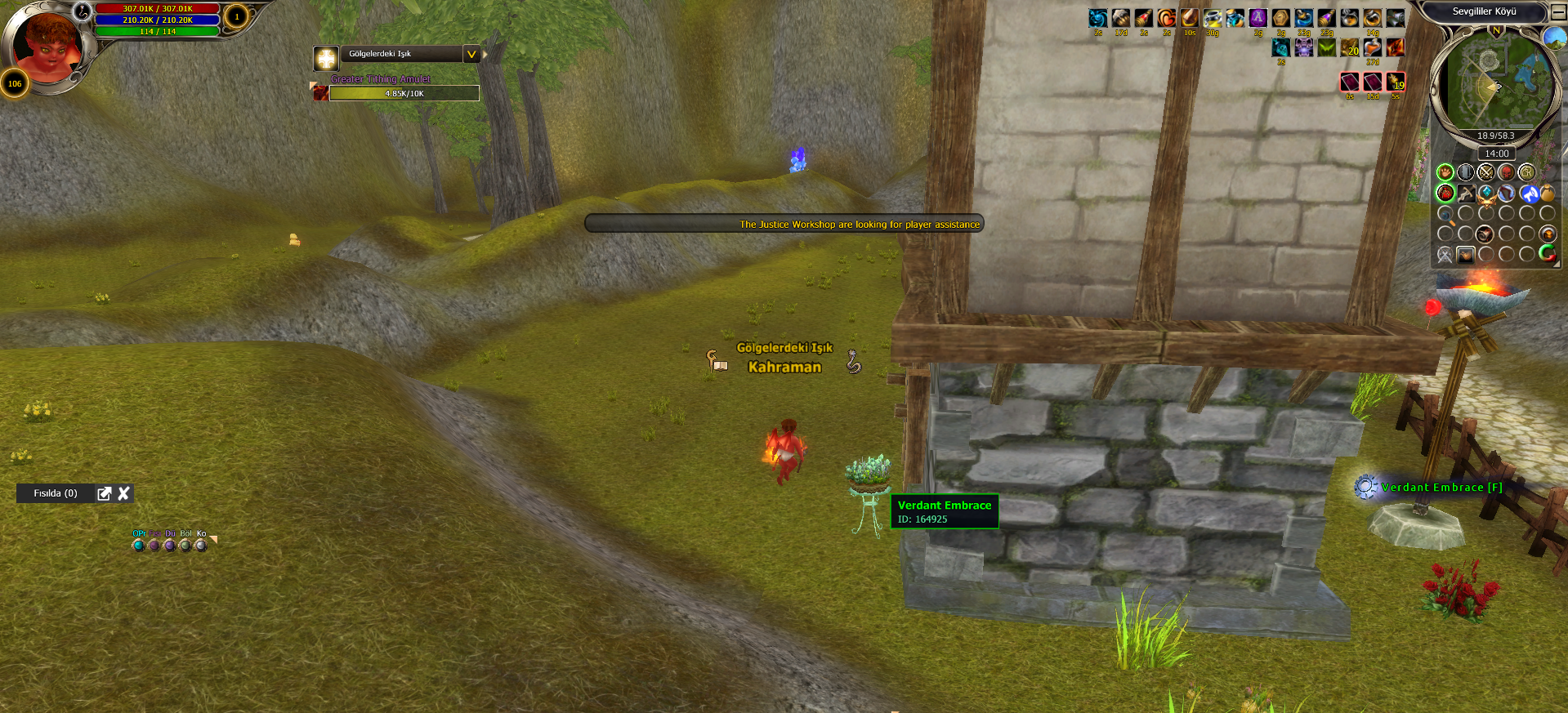
Task: Choose the purple Dü chat channel orb
Action: [170, 545]
